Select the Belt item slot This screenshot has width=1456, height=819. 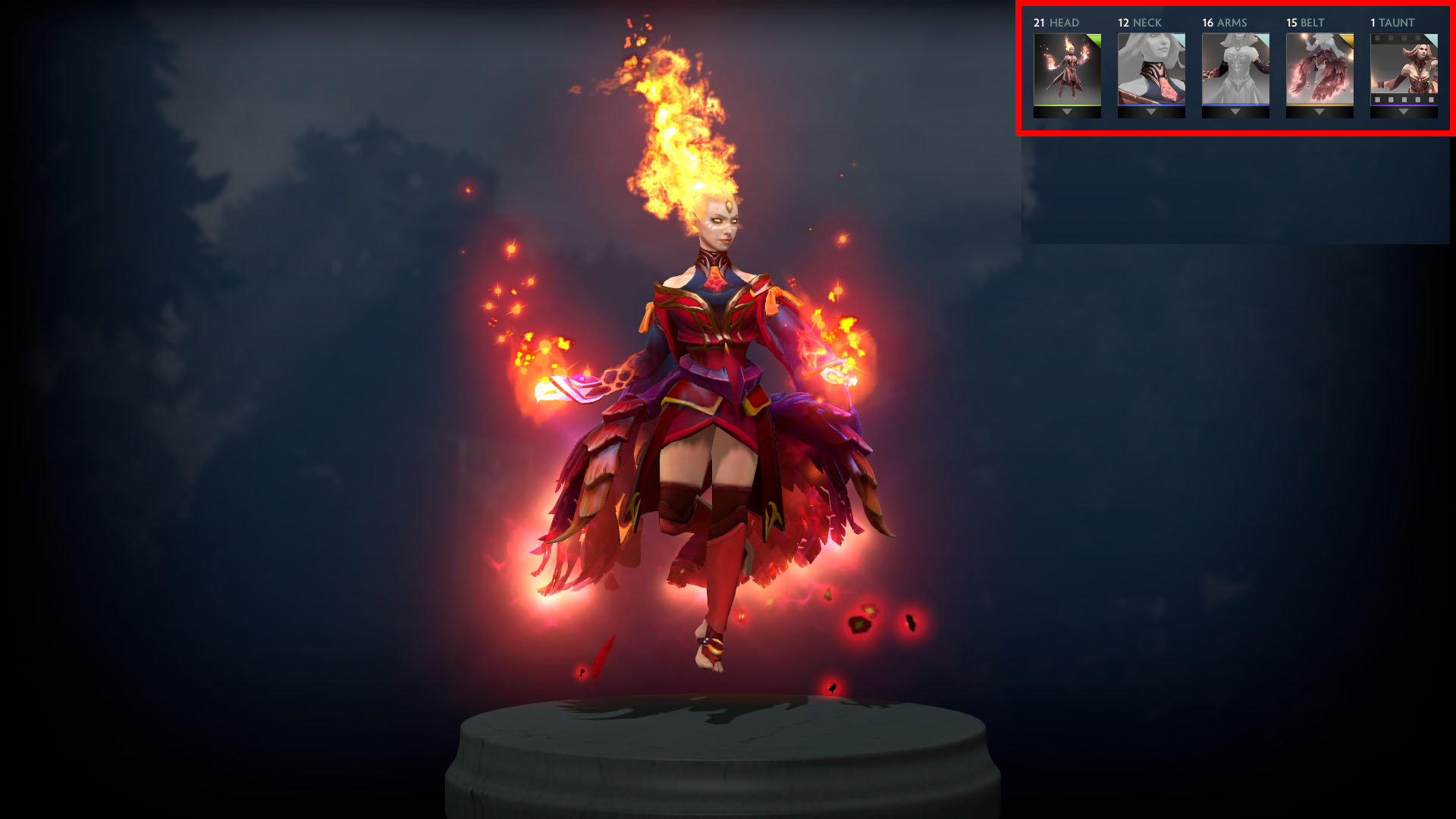[1319, 69]
